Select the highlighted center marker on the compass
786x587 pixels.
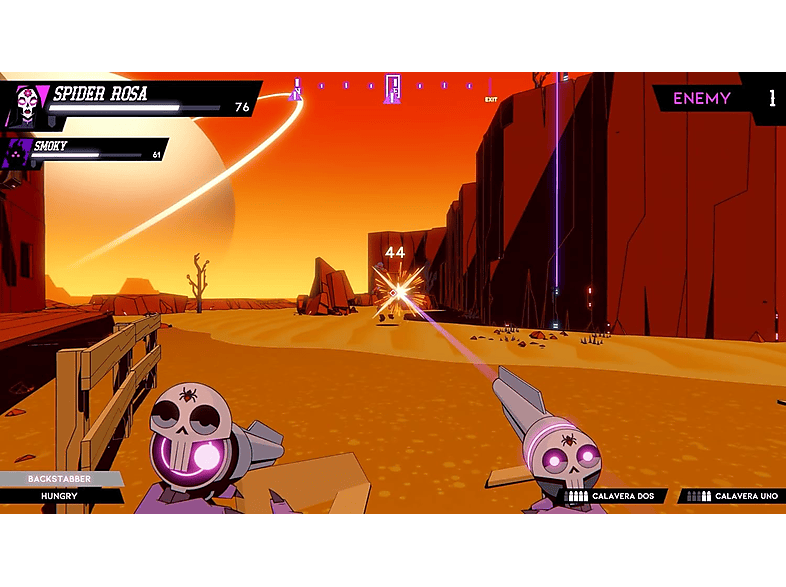tap(393, 88)
